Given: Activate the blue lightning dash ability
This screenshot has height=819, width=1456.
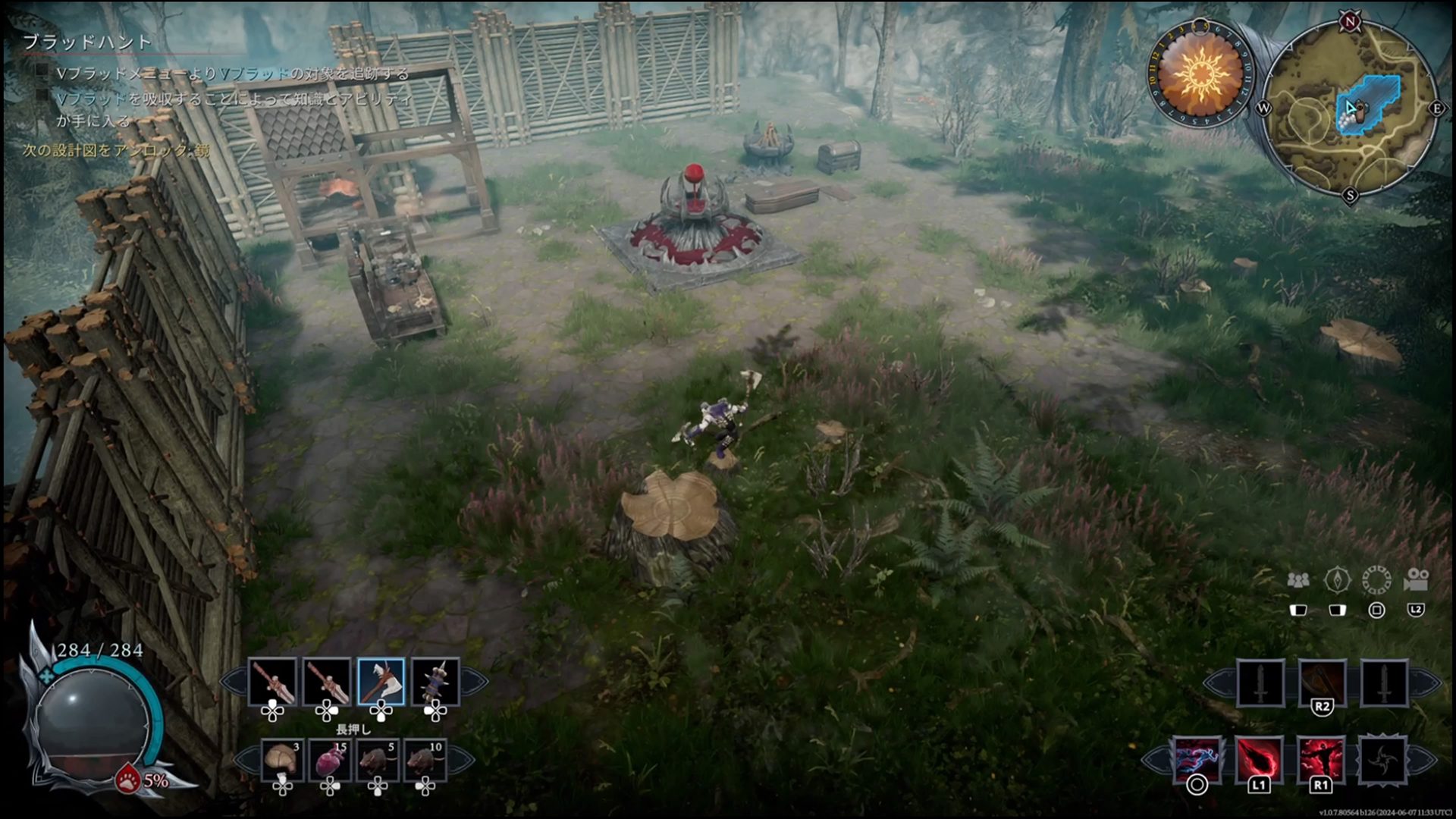Looking at the screenshot, I should 1197,760.
